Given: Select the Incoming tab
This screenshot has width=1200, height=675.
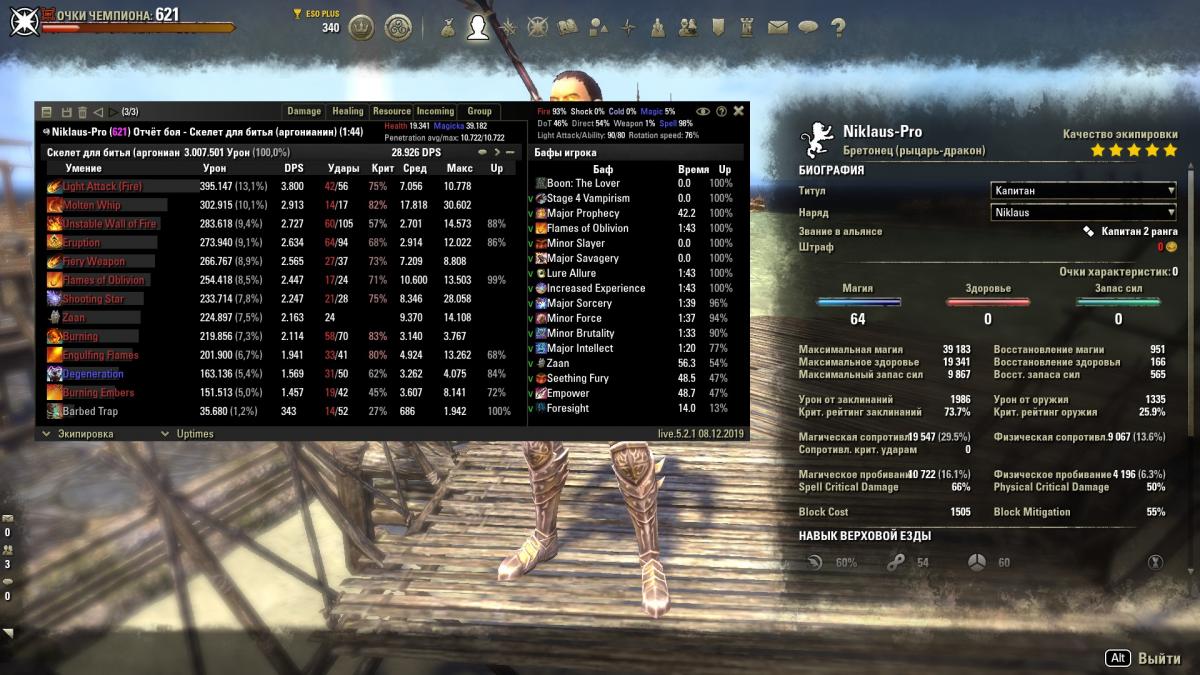Looking at the screenshot, I should coord(435,111).
